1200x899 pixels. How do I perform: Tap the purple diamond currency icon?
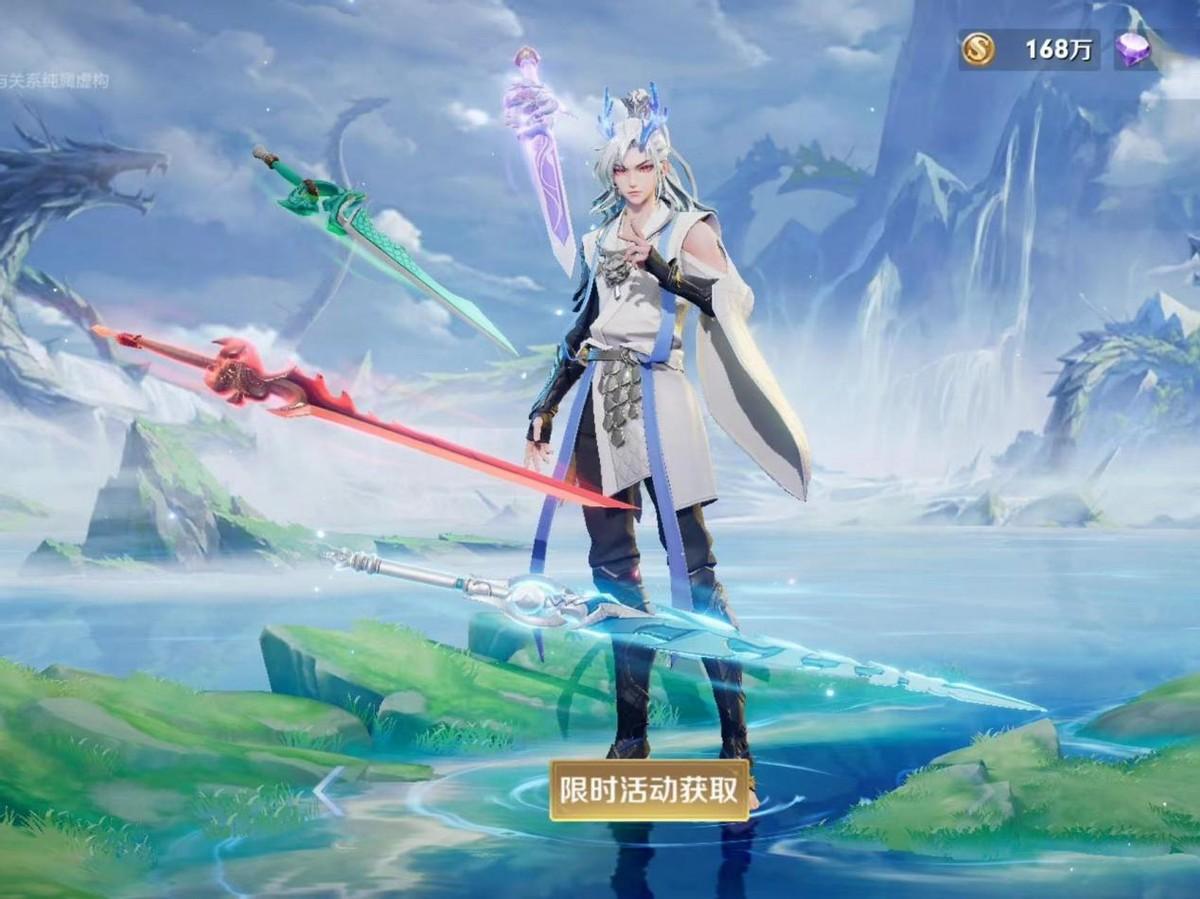coord(1134,50)
